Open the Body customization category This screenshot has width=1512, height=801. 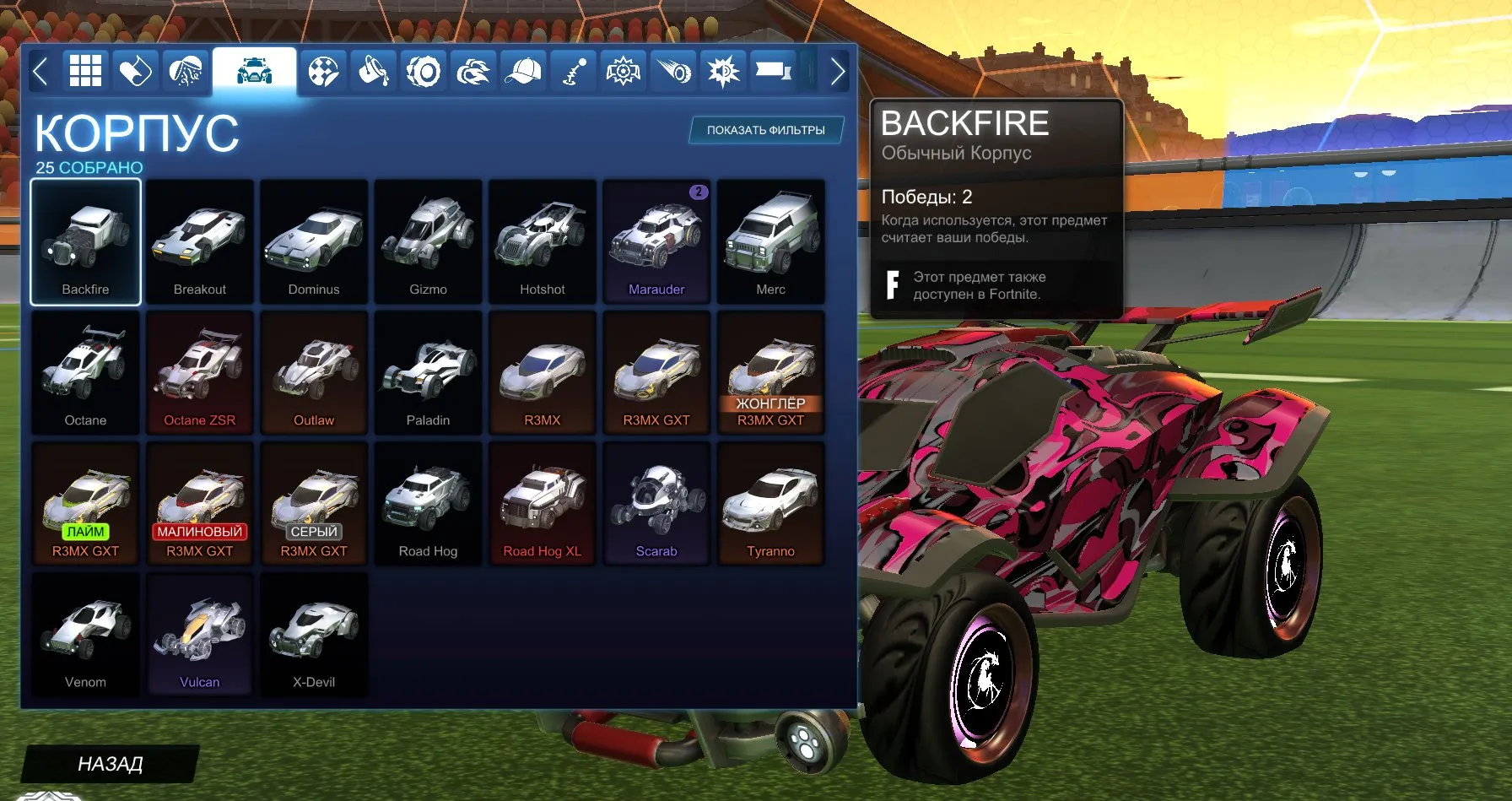tap(254, 71)
